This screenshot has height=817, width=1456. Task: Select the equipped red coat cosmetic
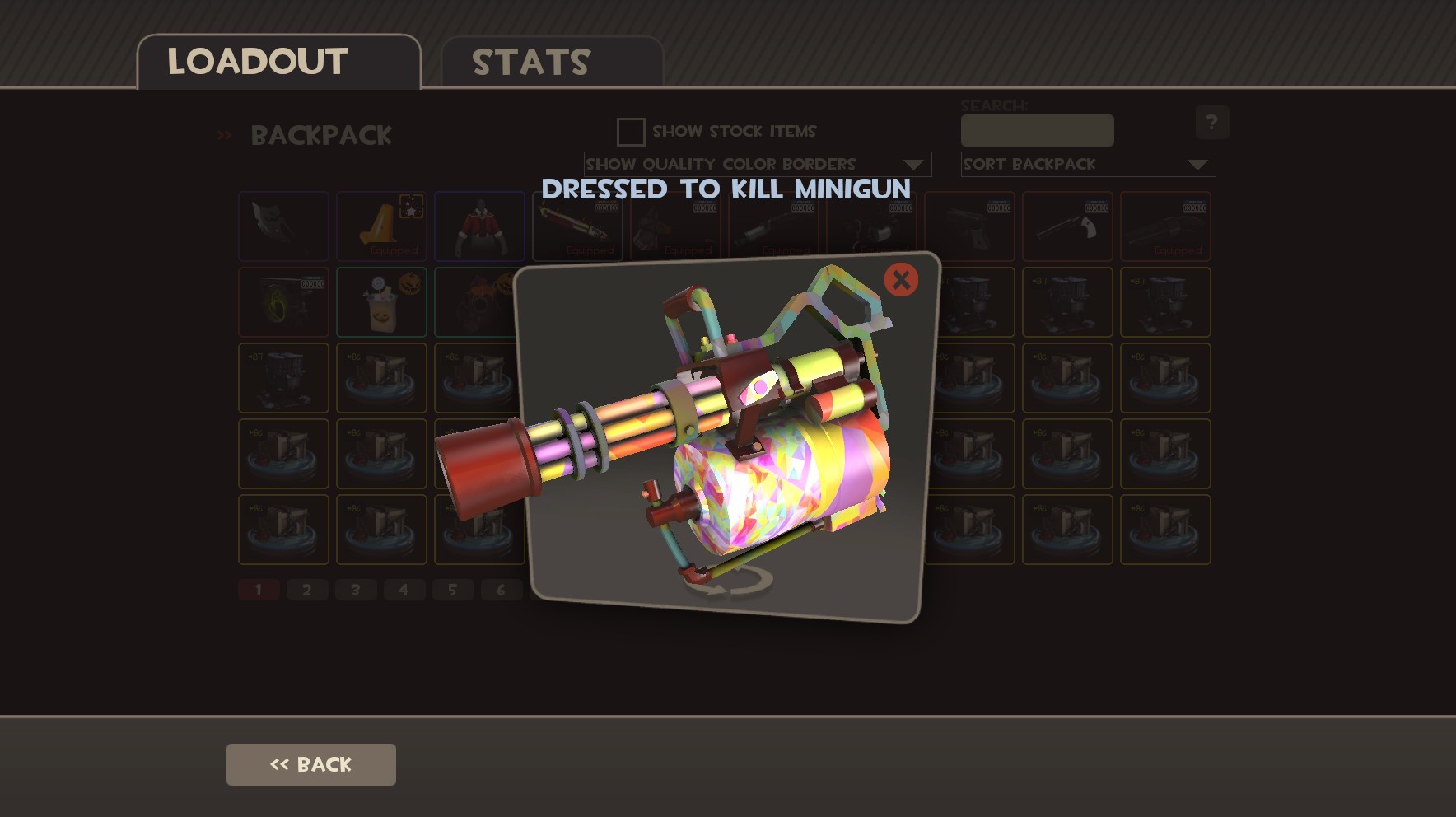coord(479,226)
